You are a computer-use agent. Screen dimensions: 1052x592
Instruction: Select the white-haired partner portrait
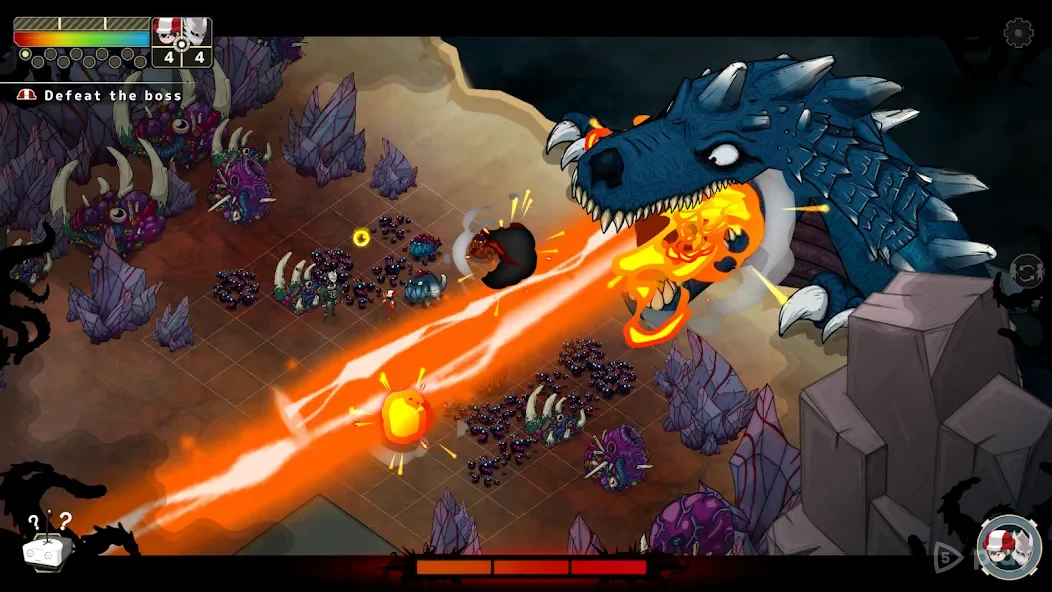click(x=197, y=31)
